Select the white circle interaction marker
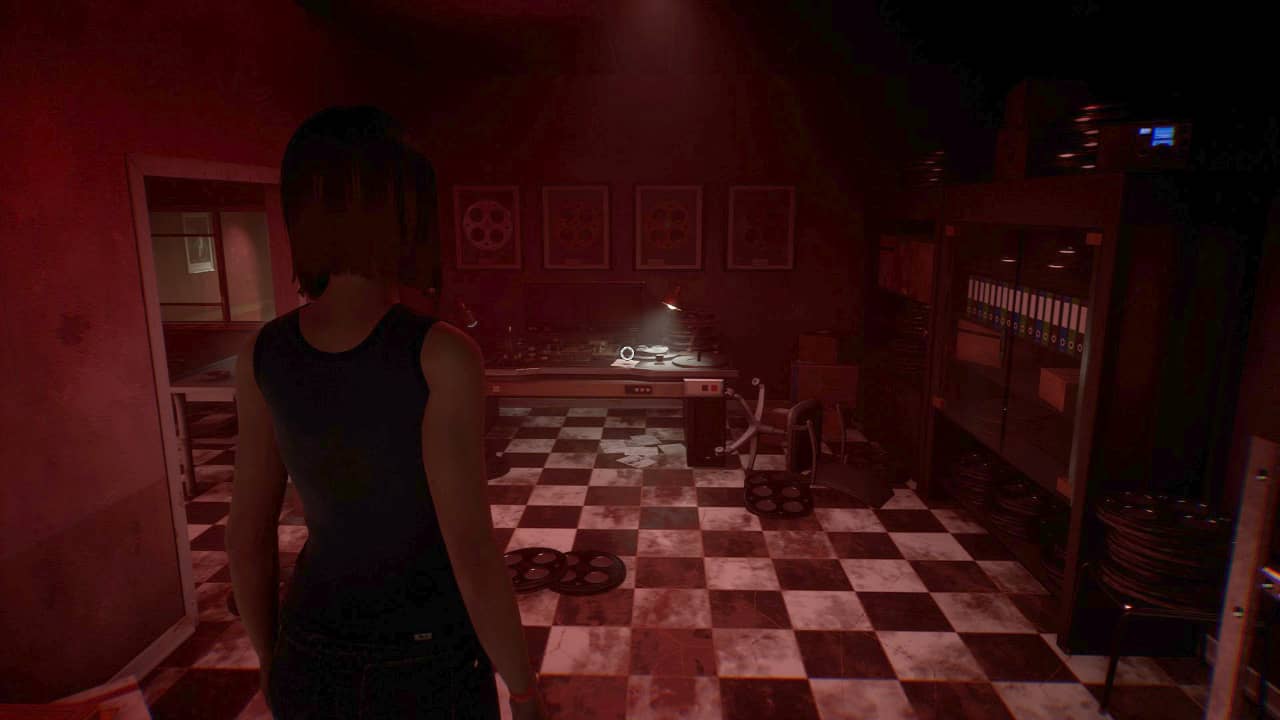This screenshot has height=720, width=1280. point(627,353)
